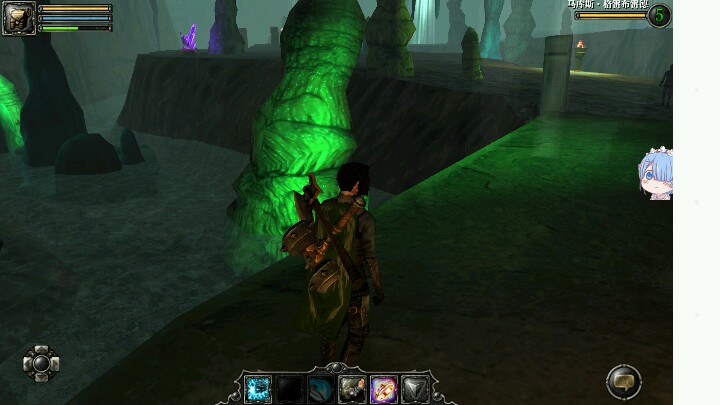720x405 pixels.
Task: Trigger the golden ring on purple skill
Action: tap(384, 389)
